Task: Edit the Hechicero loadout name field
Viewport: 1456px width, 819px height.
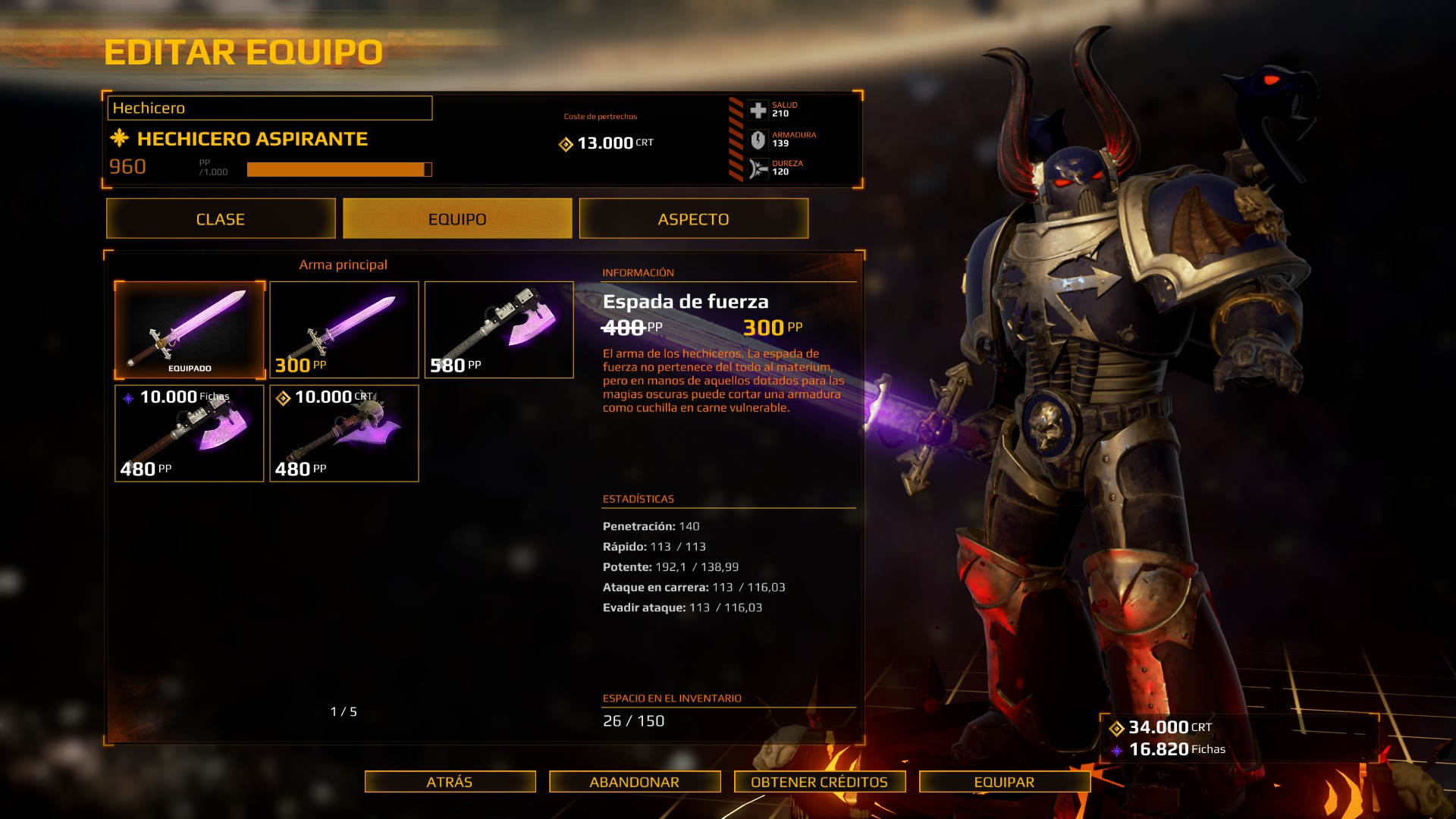Action: coord(269,108)
